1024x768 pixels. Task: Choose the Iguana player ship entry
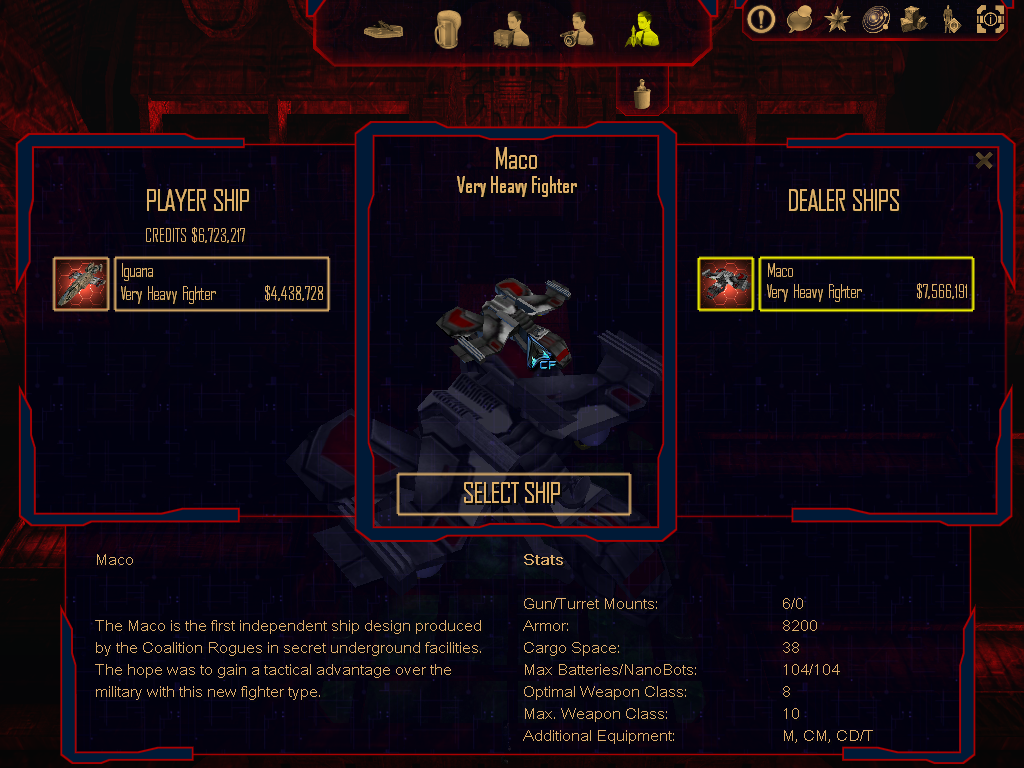(221, 283)
